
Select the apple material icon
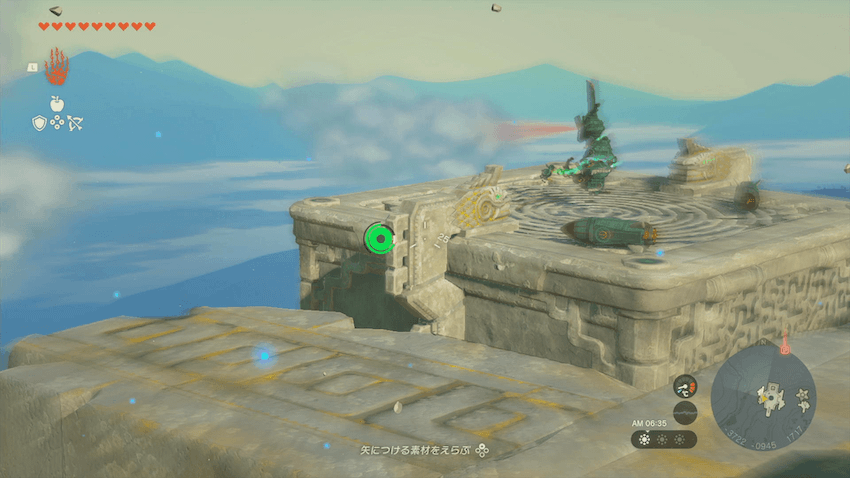(x=57, y=103)
